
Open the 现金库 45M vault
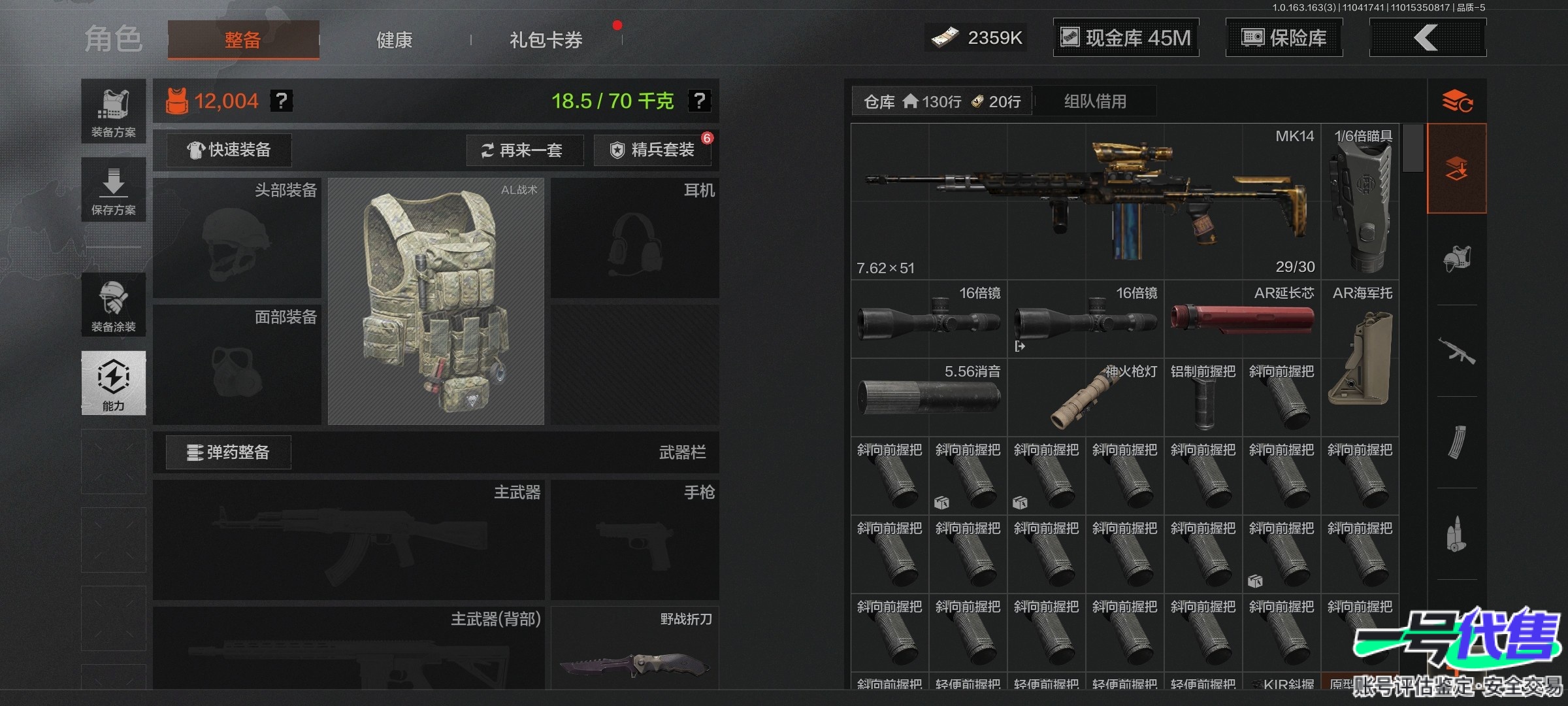(1126, 38)
